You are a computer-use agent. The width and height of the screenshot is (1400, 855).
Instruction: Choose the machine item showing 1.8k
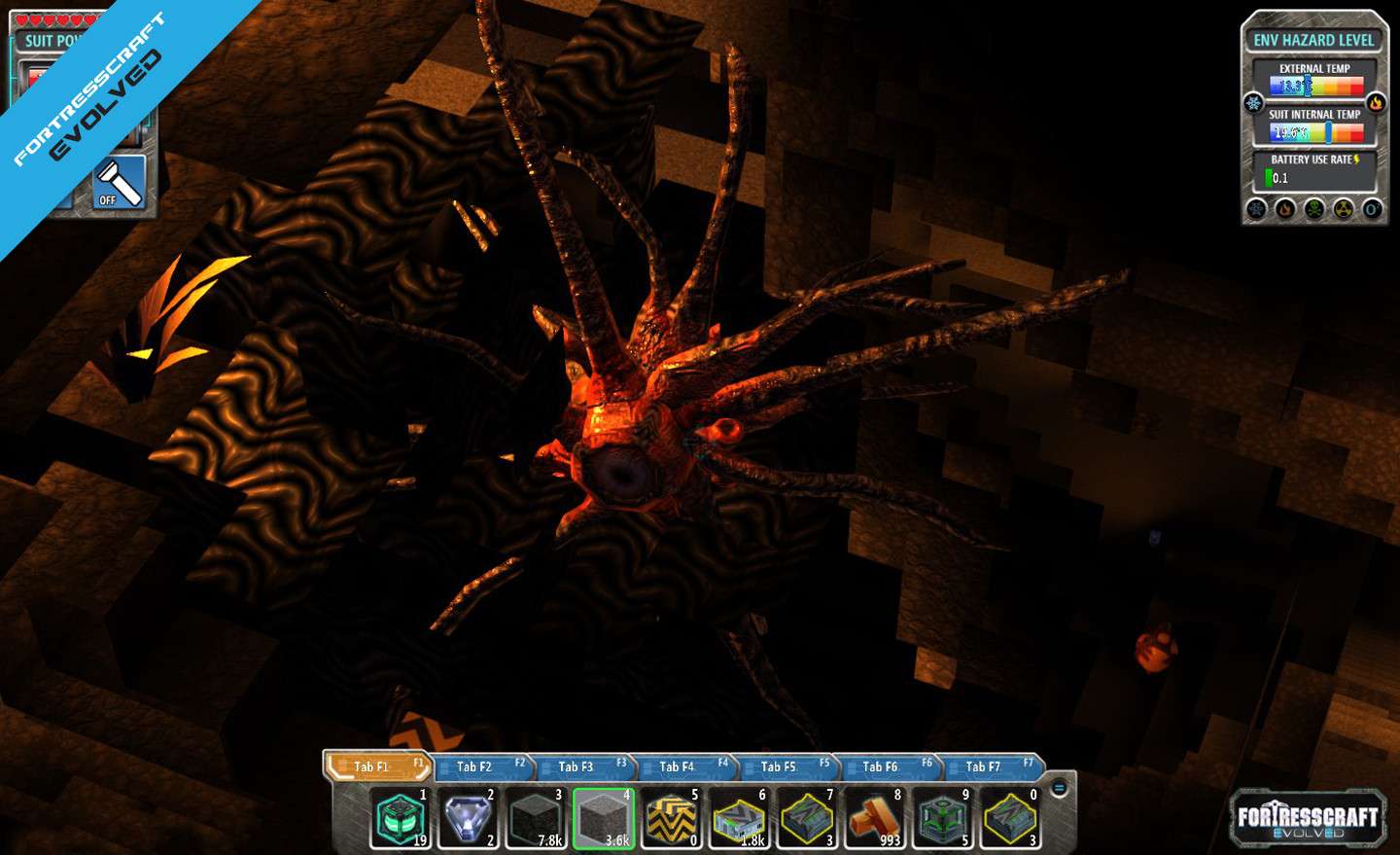[x=740, y=818]
